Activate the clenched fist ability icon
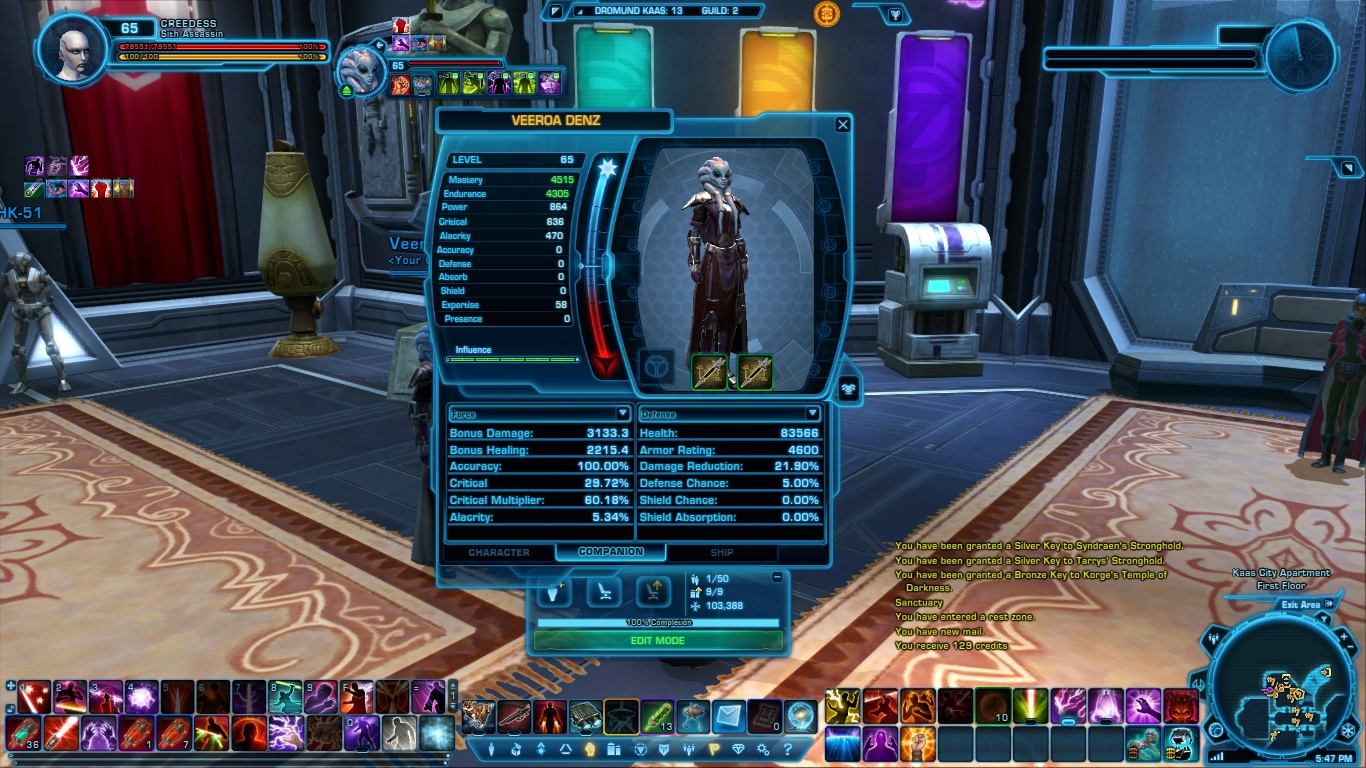 pos(916,742)
